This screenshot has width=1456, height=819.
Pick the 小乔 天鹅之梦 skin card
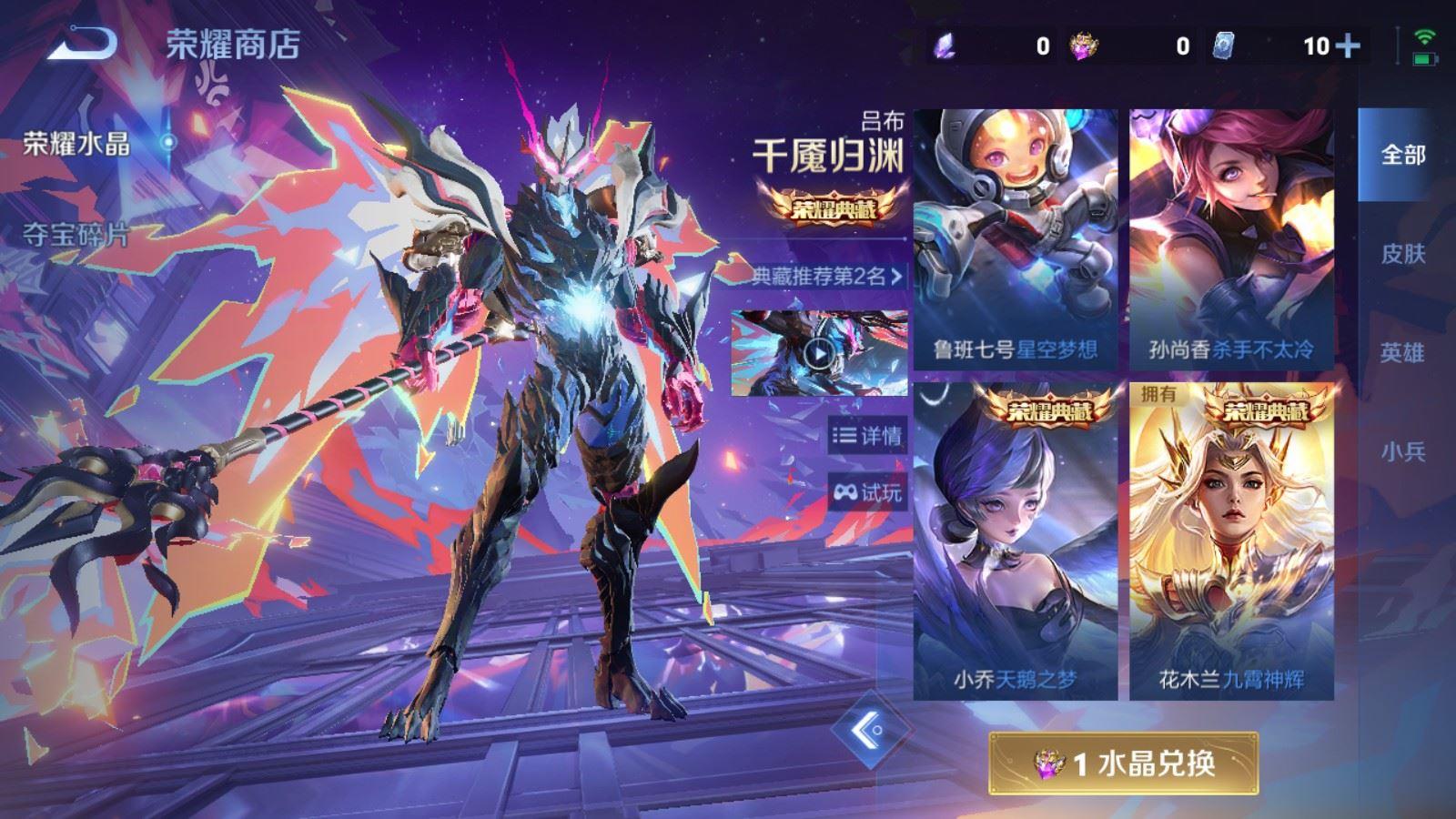click(1016, 541)
